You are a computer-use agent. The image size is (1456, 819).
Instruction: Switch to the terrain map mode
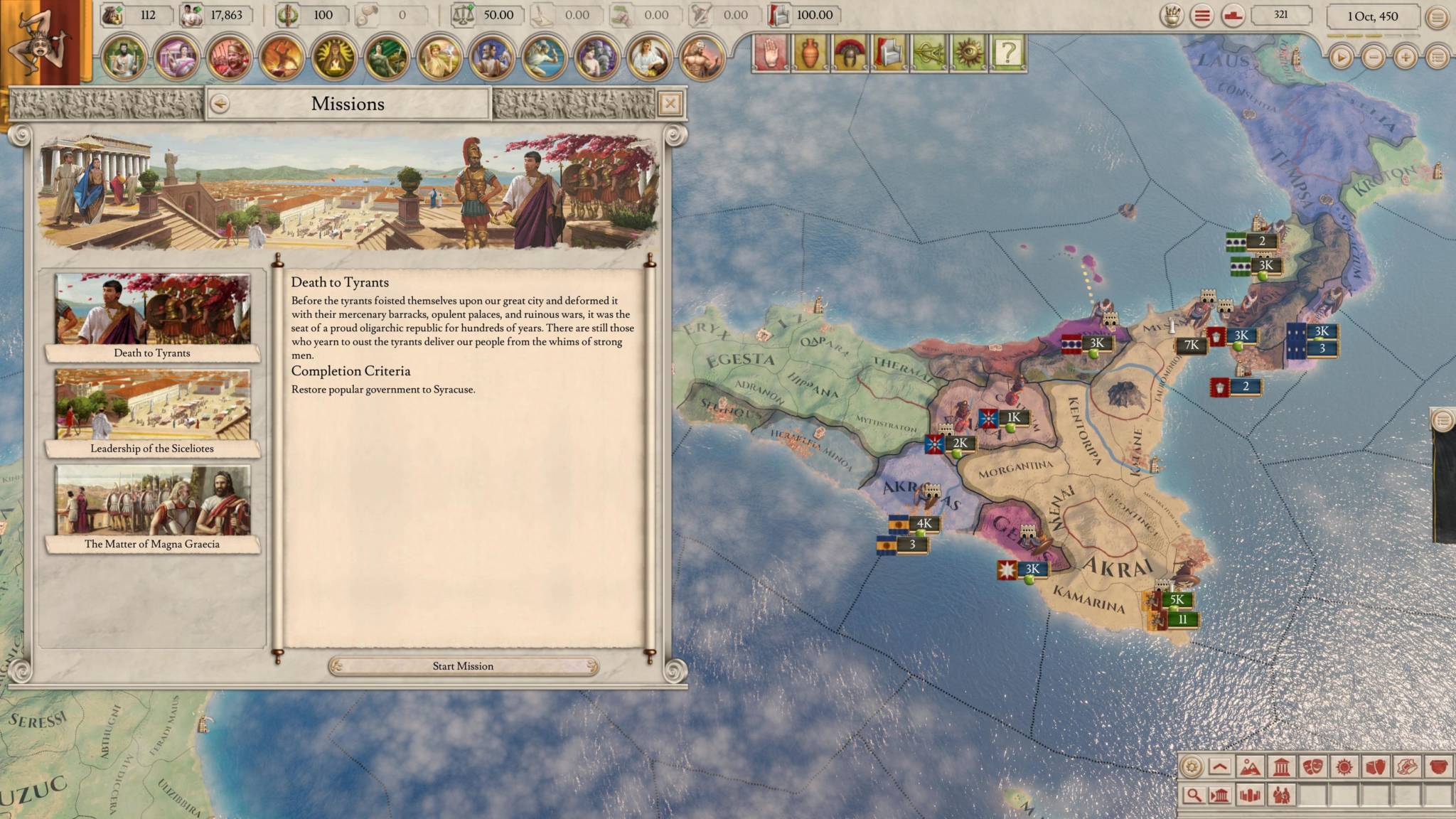click(1249, 767)
